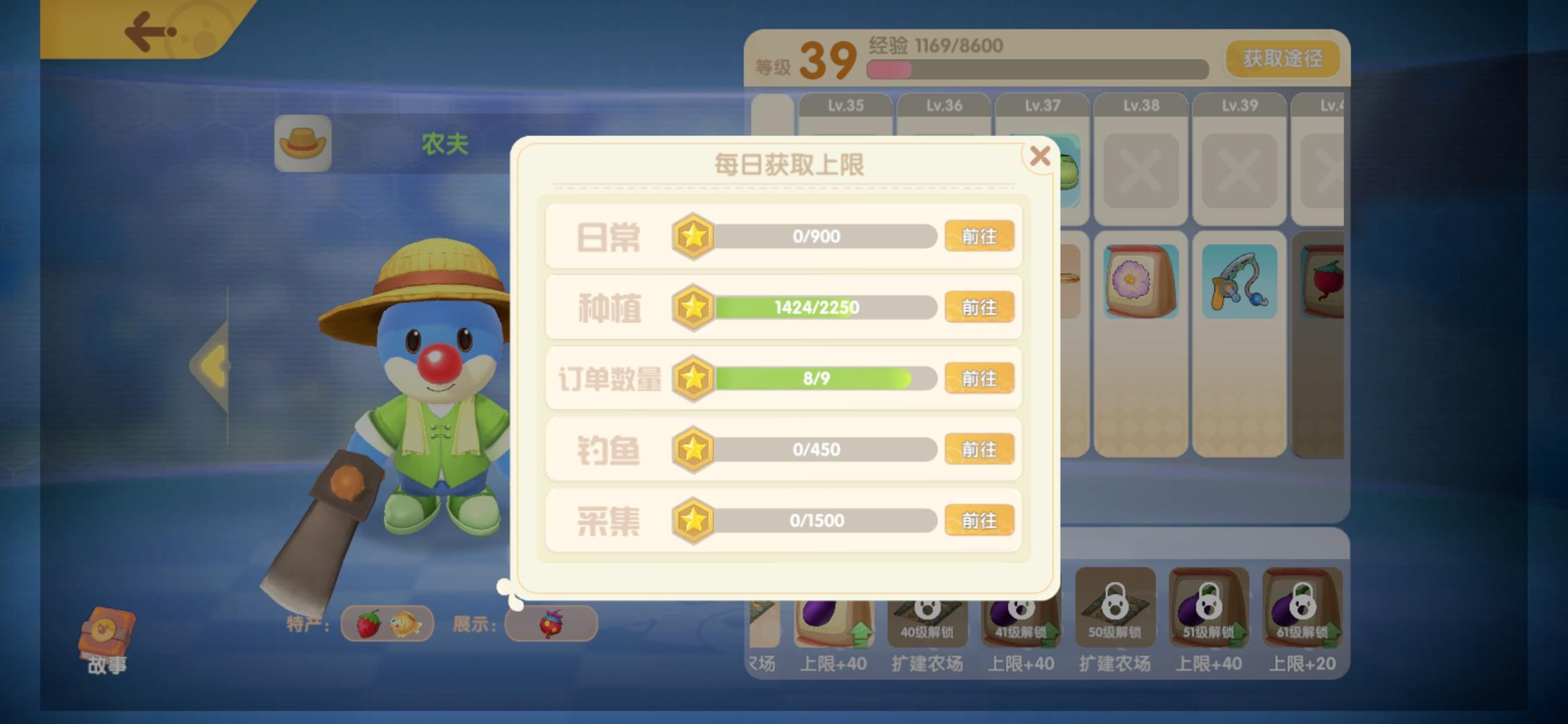Viewport: 1568px width, 724px height.
Task: Switch to the Lv.39 reward tab
Action: (x=1238, y=105)
